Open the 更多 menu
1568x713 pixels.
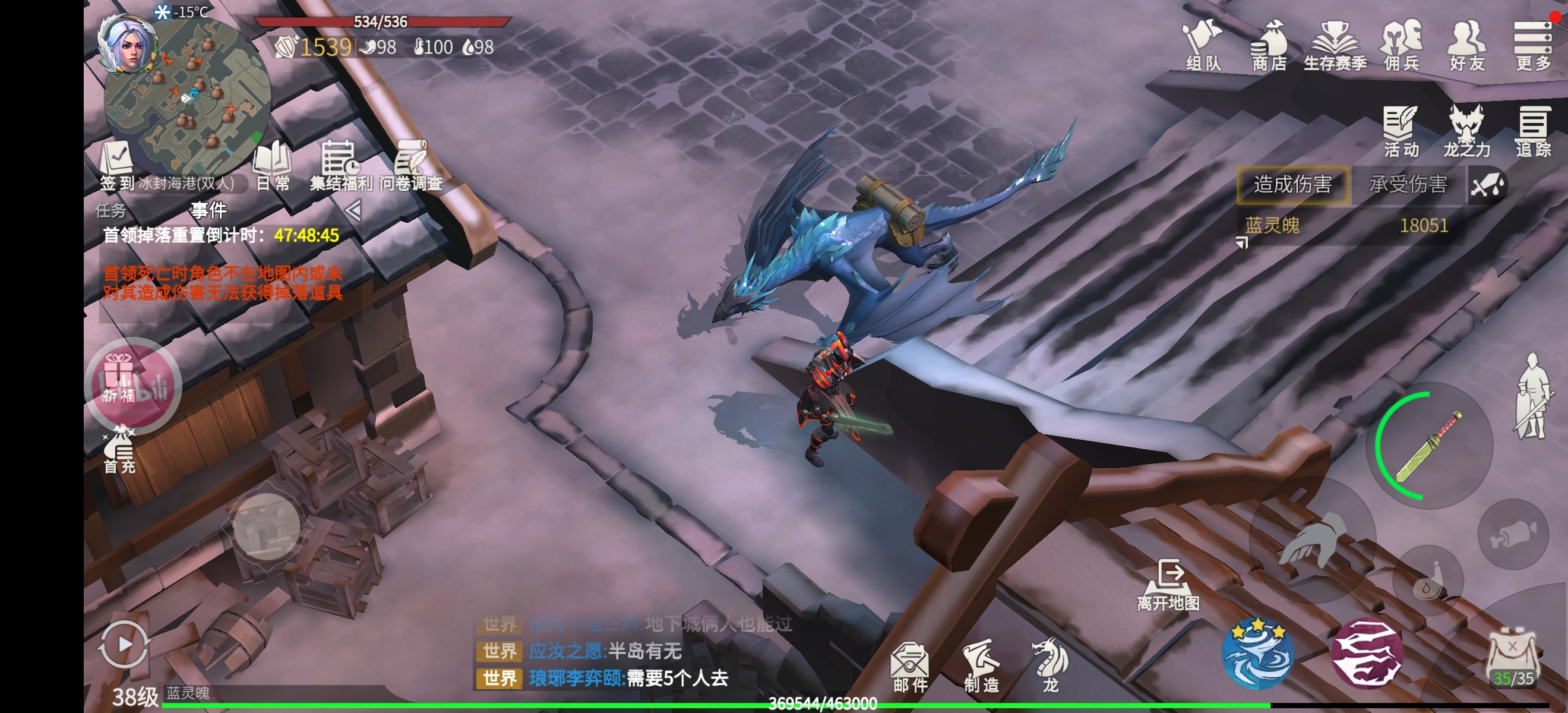(1534, 46)
